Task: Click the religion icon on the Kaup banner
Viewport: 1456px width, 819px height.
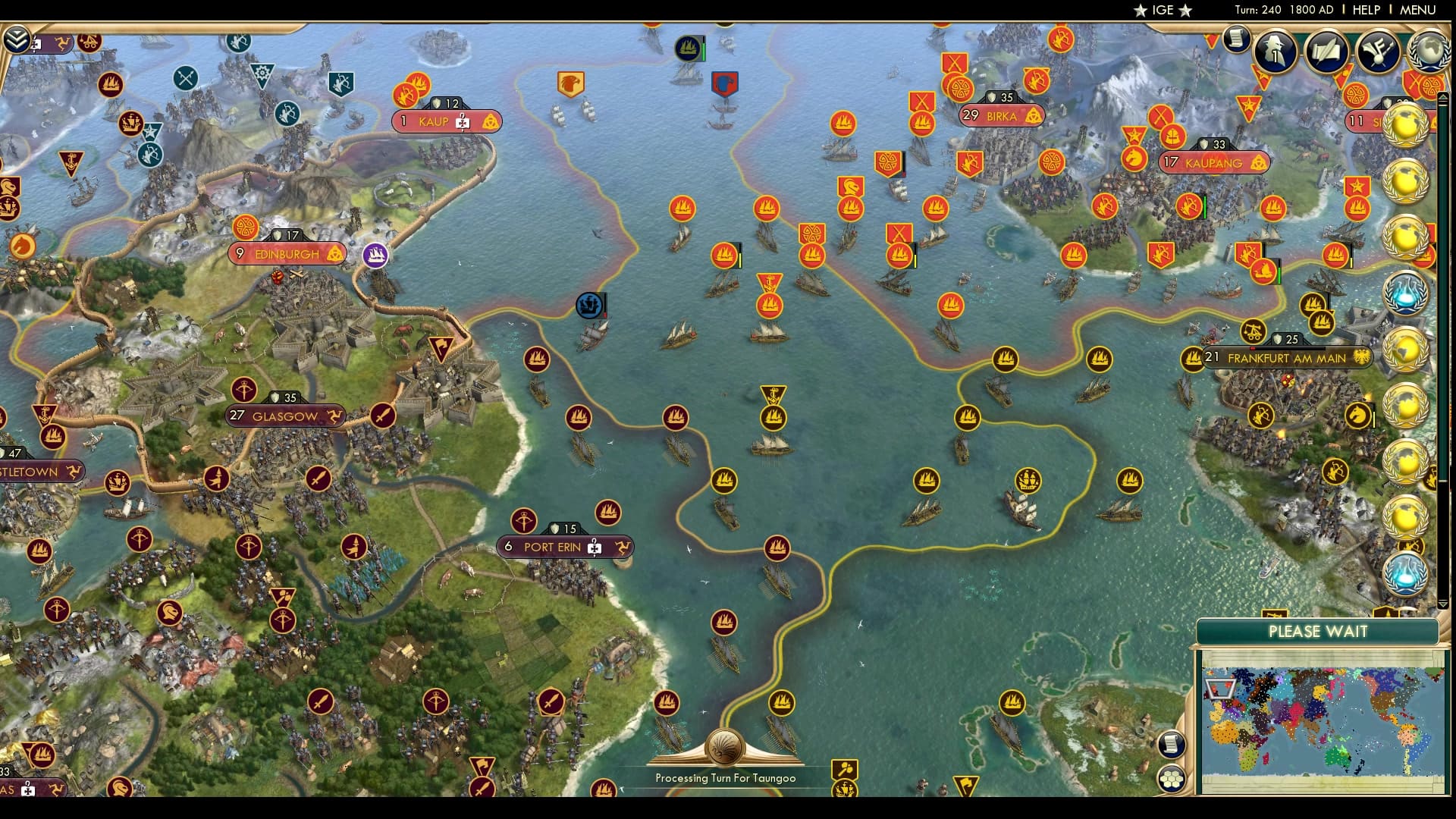Action: click(x=491, y=120)
